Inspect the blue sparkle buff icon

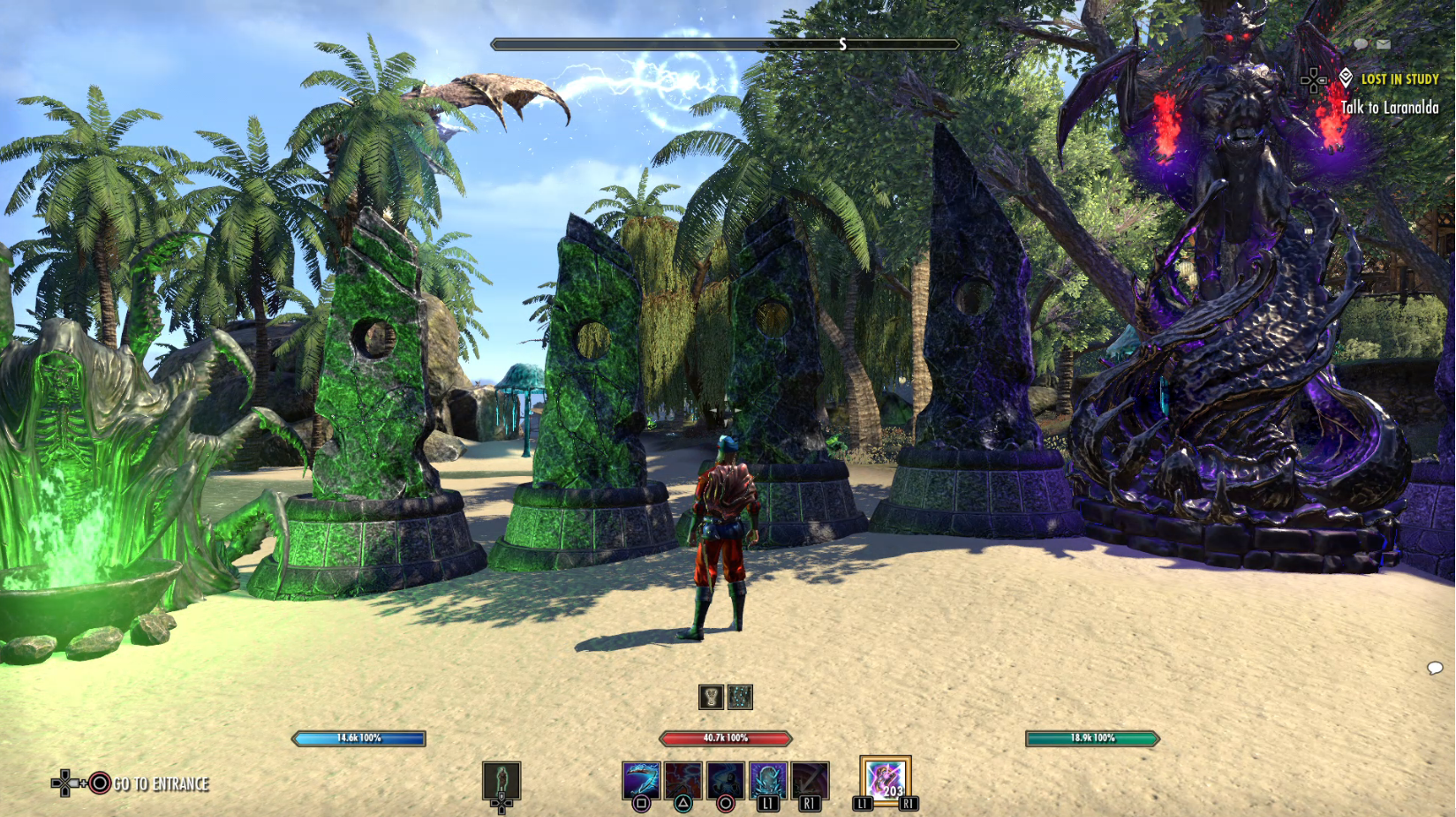[x=740, y=697]
